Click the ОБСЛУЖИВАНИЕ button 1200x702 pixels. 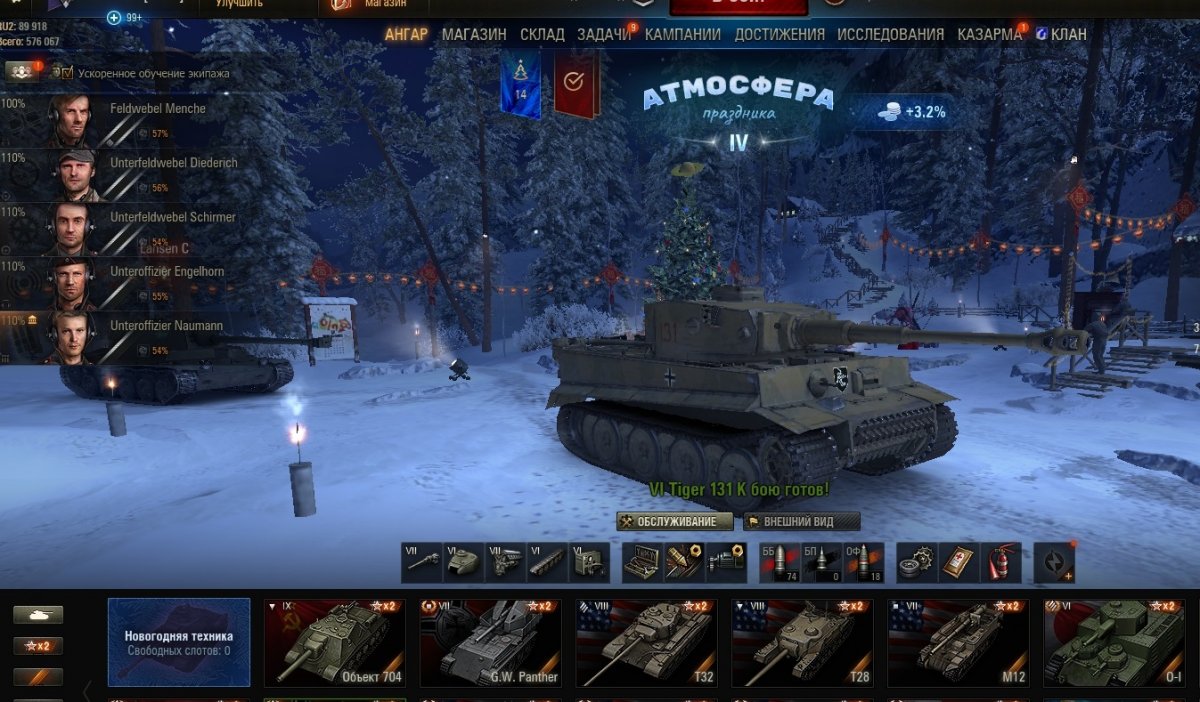click(675, 521)
